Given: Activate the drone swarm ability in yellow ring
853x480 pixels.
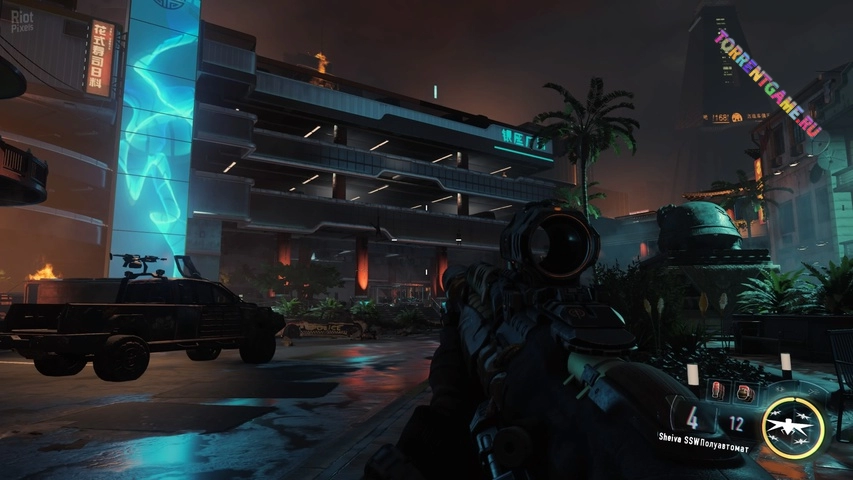Looking at the screenshot, I should pyautogui.click(x=792, y=427).
